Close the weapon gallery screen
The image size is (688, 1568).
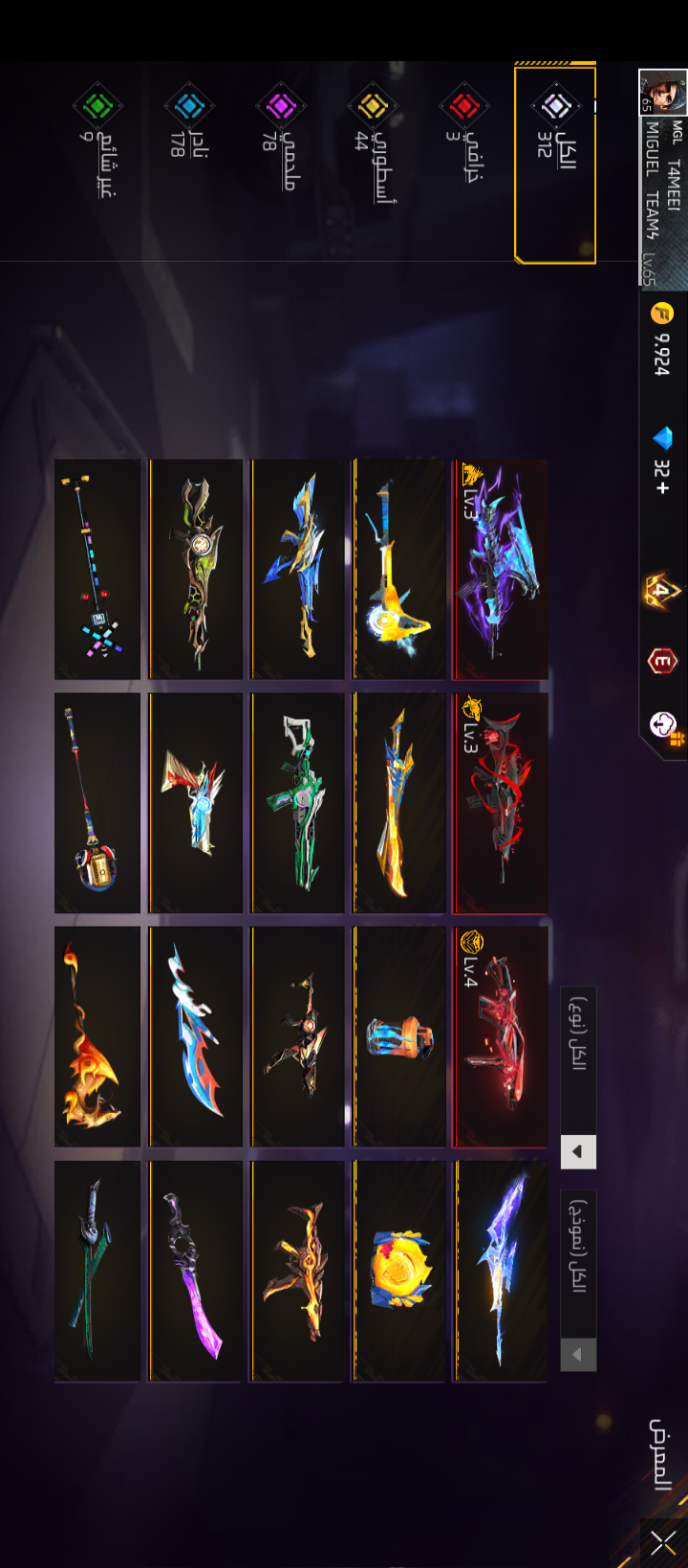[x=664, y=1540]
